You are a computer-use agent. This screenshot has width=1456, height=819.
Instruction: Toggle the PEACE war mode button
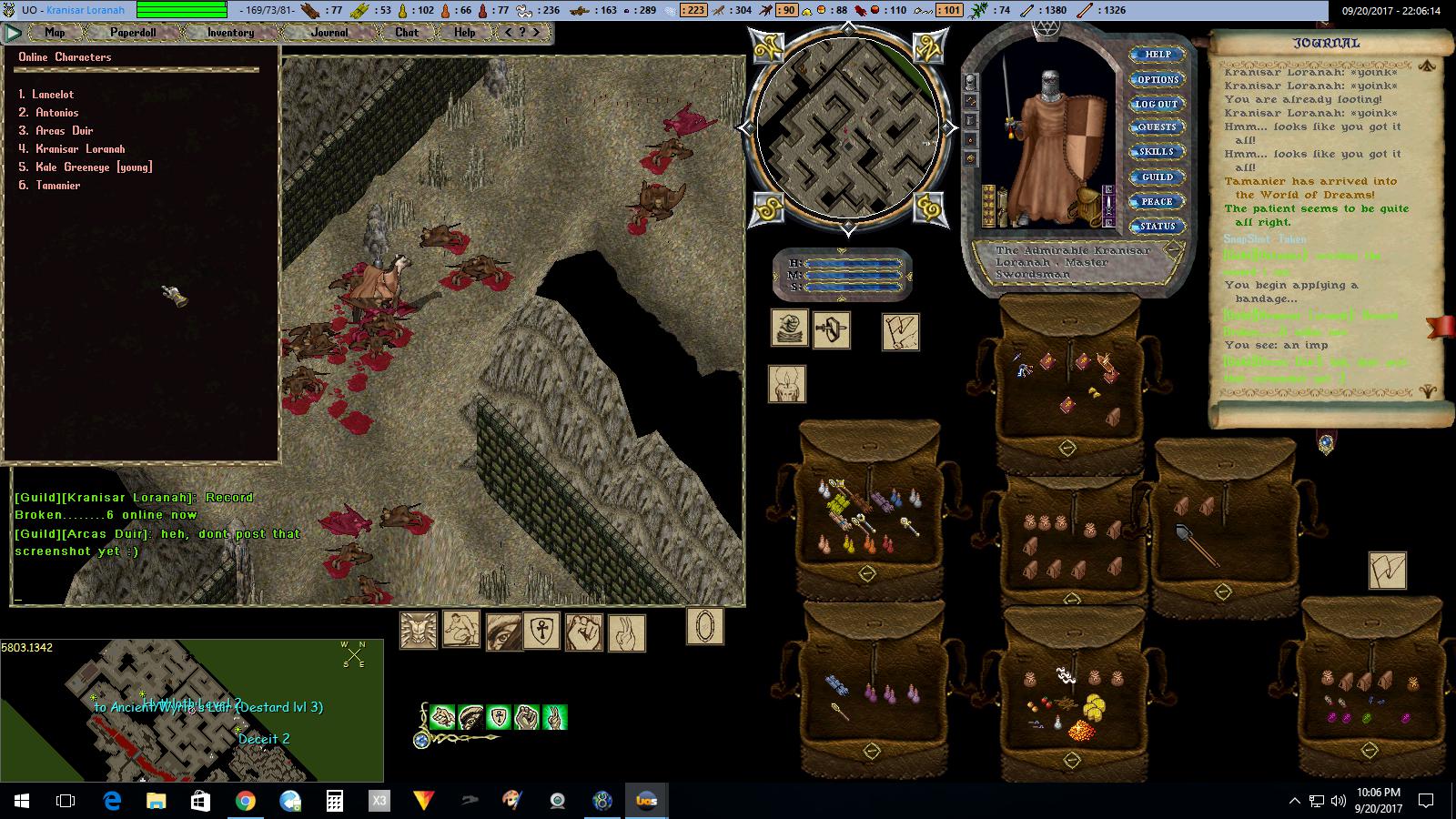pyautogui.click(x=1157, y=201)
